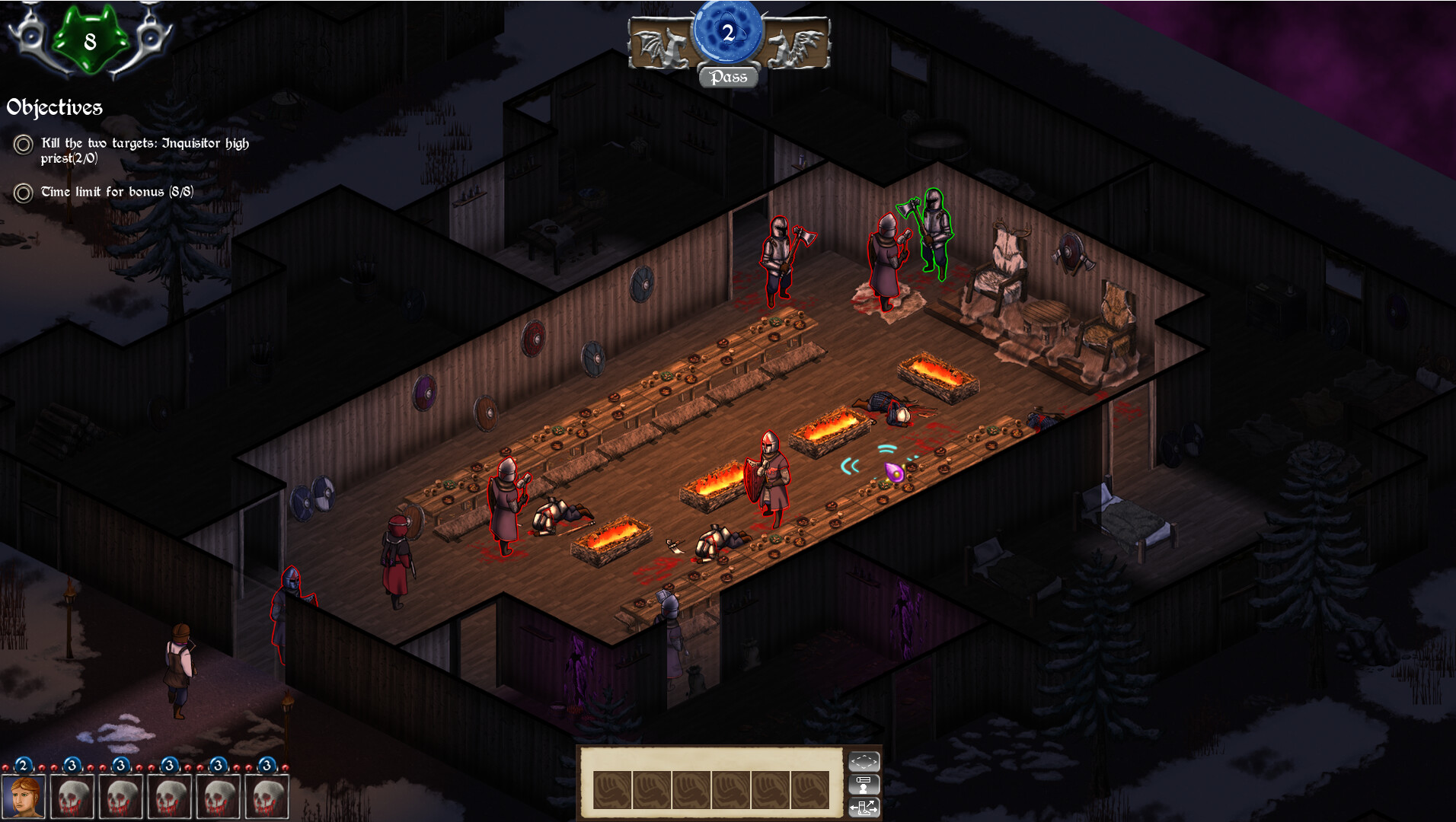Click the Objectives heading
This screenshot has height=822, width=1456.
pos(53,107)
